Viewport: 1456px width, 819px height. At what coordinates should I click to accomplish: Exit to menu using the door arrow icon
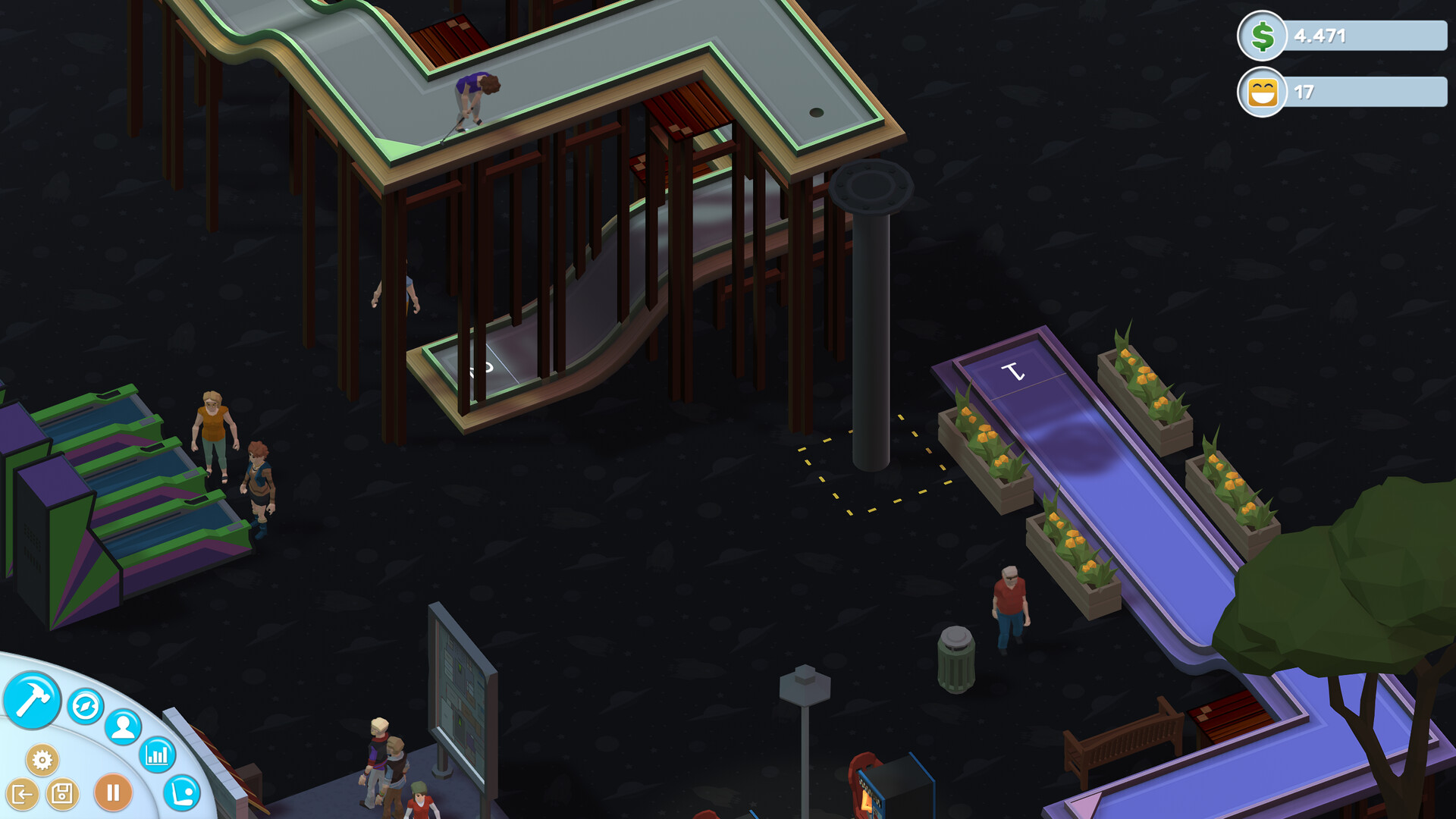23,795
